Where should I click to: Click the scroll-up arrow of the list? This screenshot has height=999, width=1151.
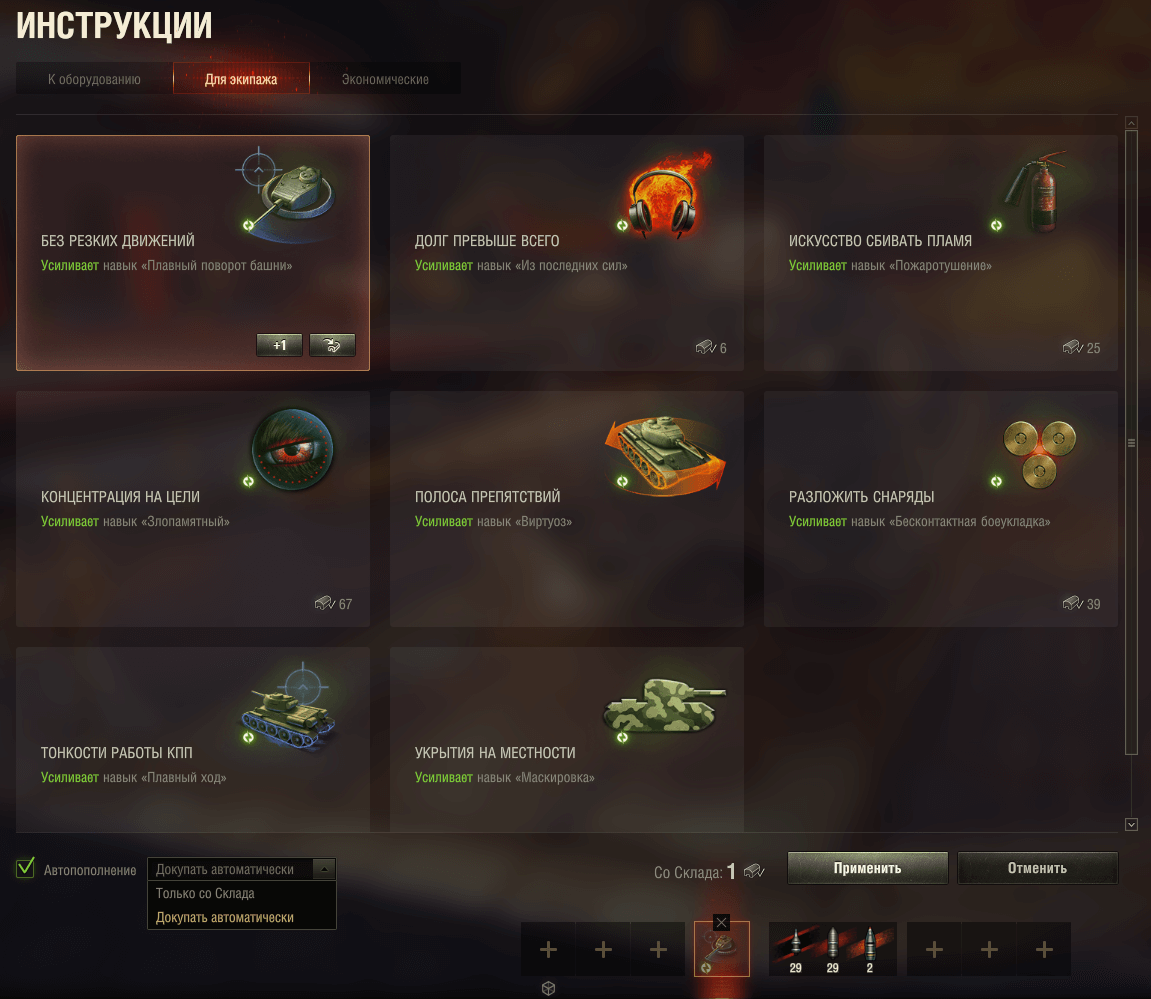(1132, 123)
